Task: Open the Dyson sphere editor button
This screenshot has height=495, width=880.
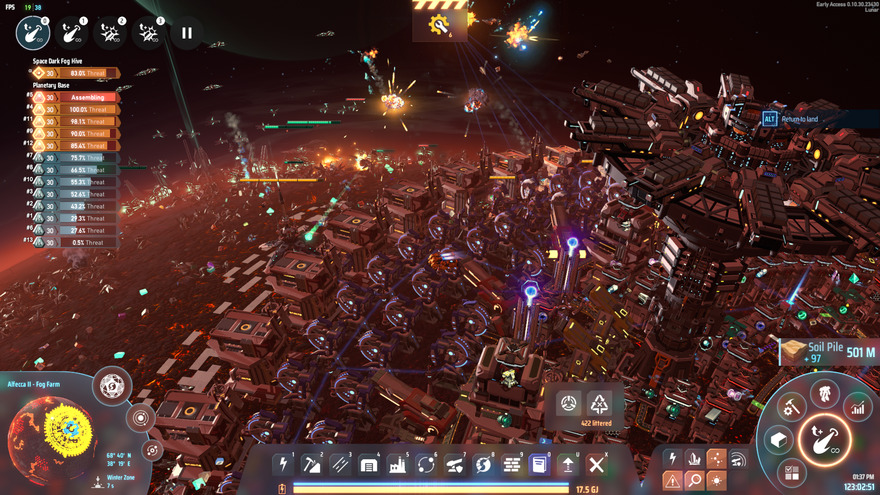Action: click(112, 384)
